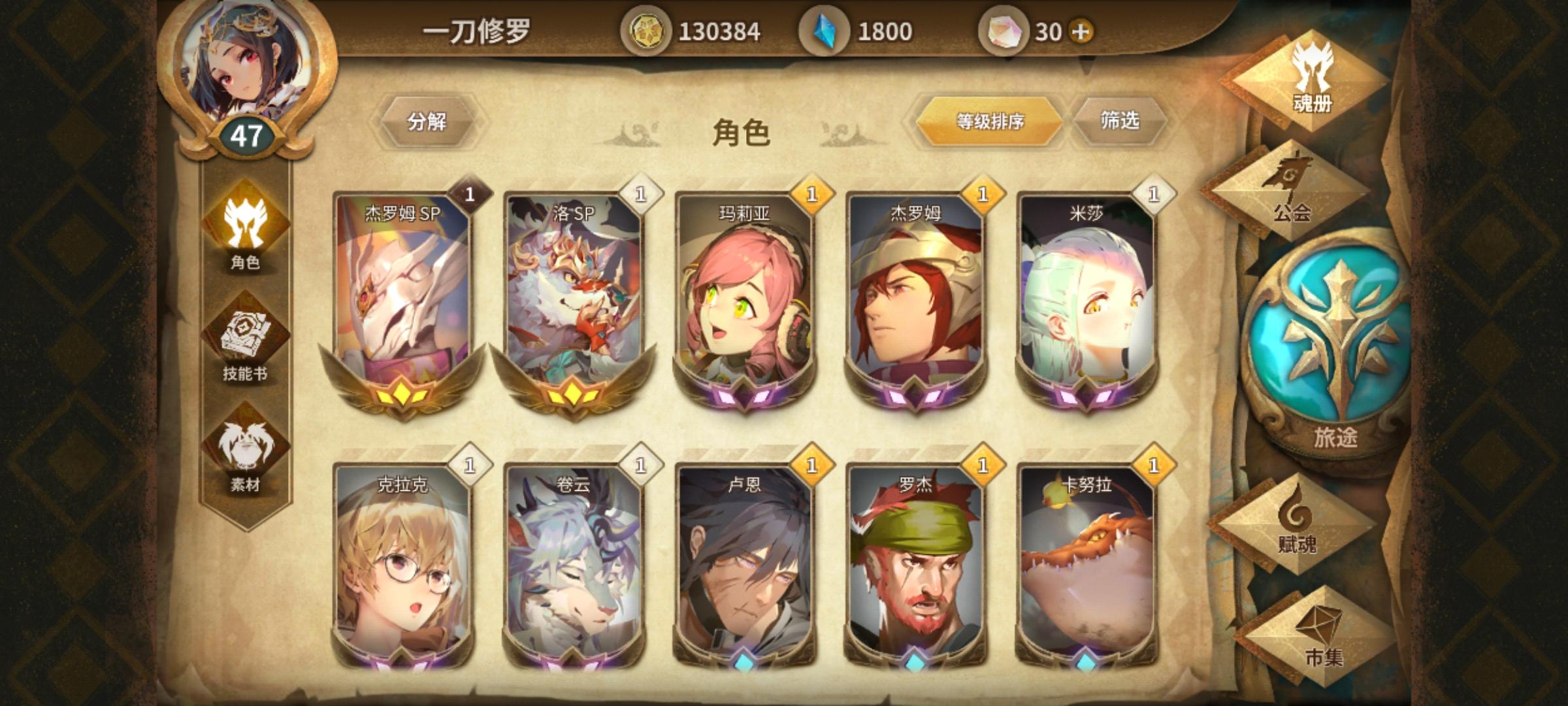The width and height of the screenshot is (1568, 706).
Task: Click the blue crystal currency icon
Action: 827,29
